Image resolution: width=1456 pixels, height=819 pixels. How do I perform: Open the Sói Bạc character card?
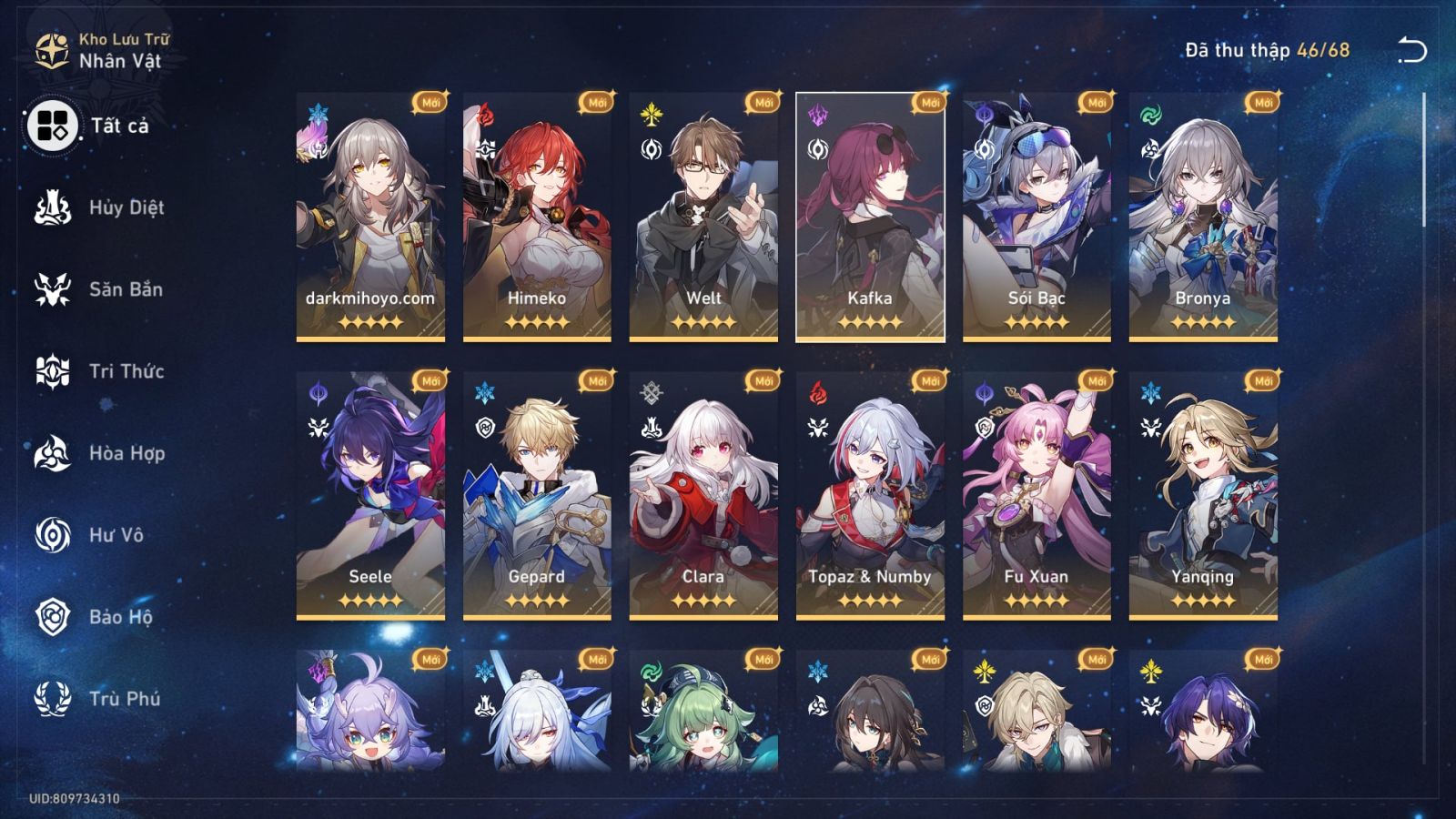pyautogui.click(x=1036, y=217)
